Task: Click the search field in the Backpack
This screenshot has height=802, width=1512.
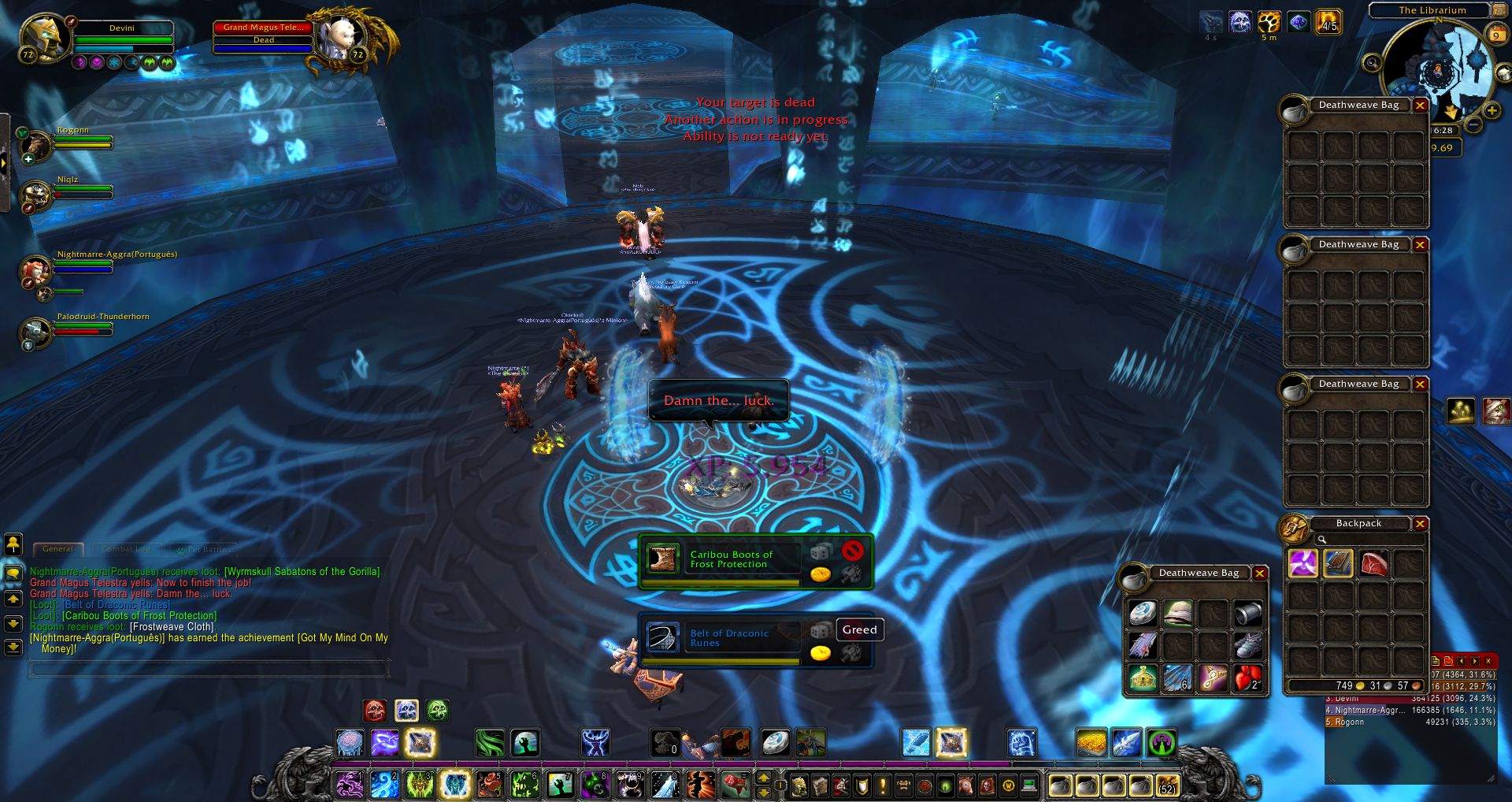Action: [x=1370, y=540]
